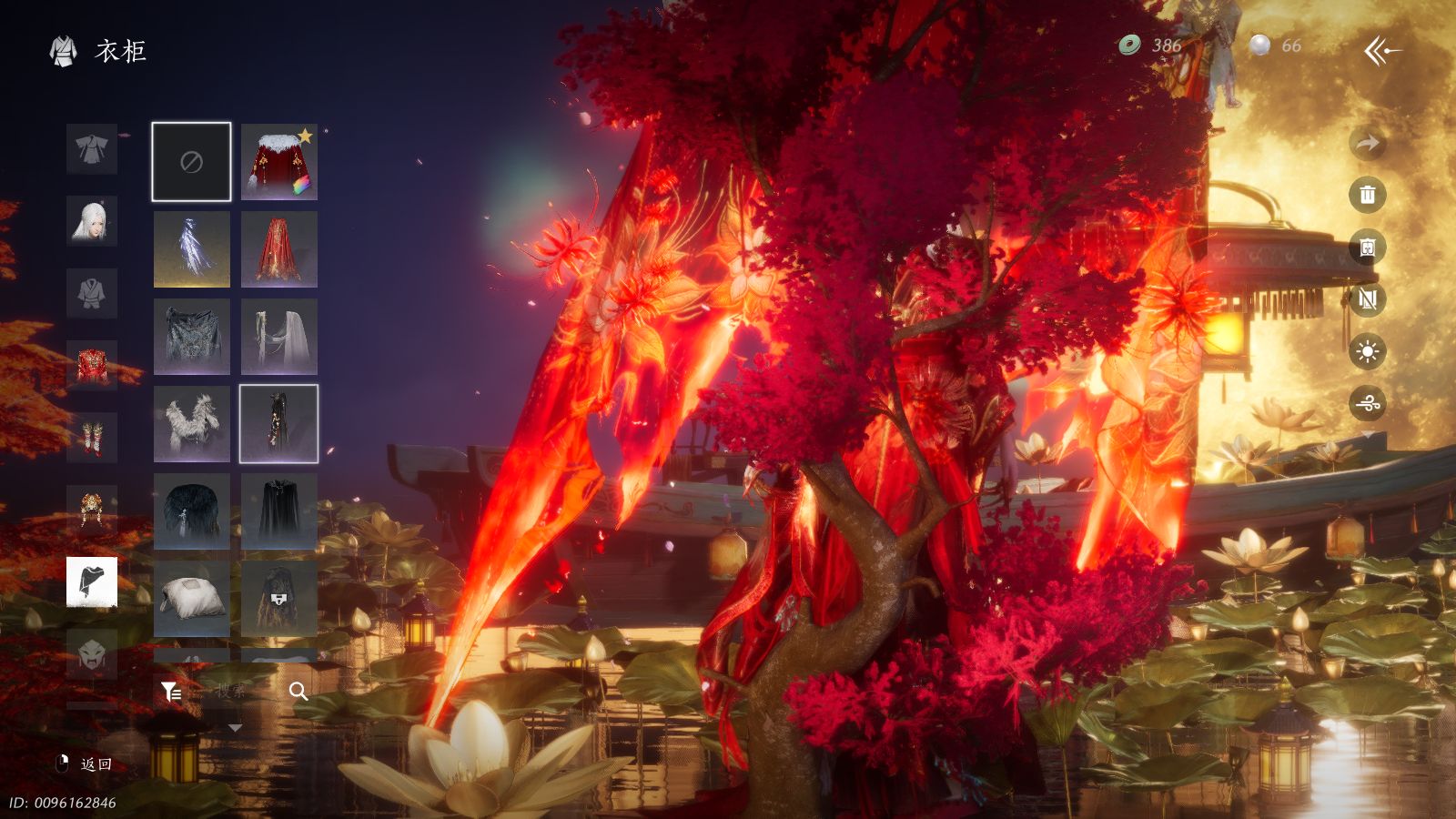Toggle the wind effect button
The image size is (1456, 819).
pos(1367,403)
